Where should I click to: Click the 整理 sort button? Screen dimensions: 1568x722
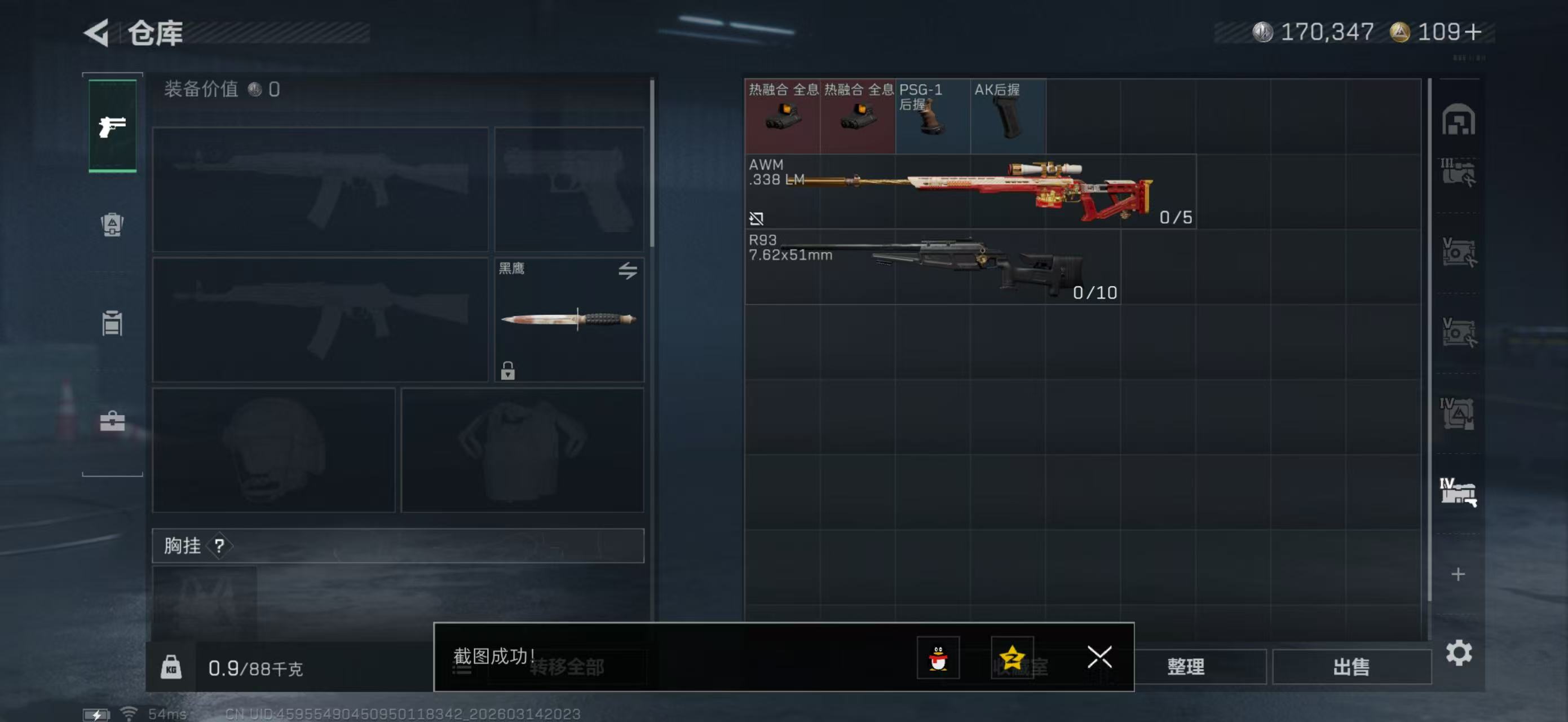(x=1186, y=667)
